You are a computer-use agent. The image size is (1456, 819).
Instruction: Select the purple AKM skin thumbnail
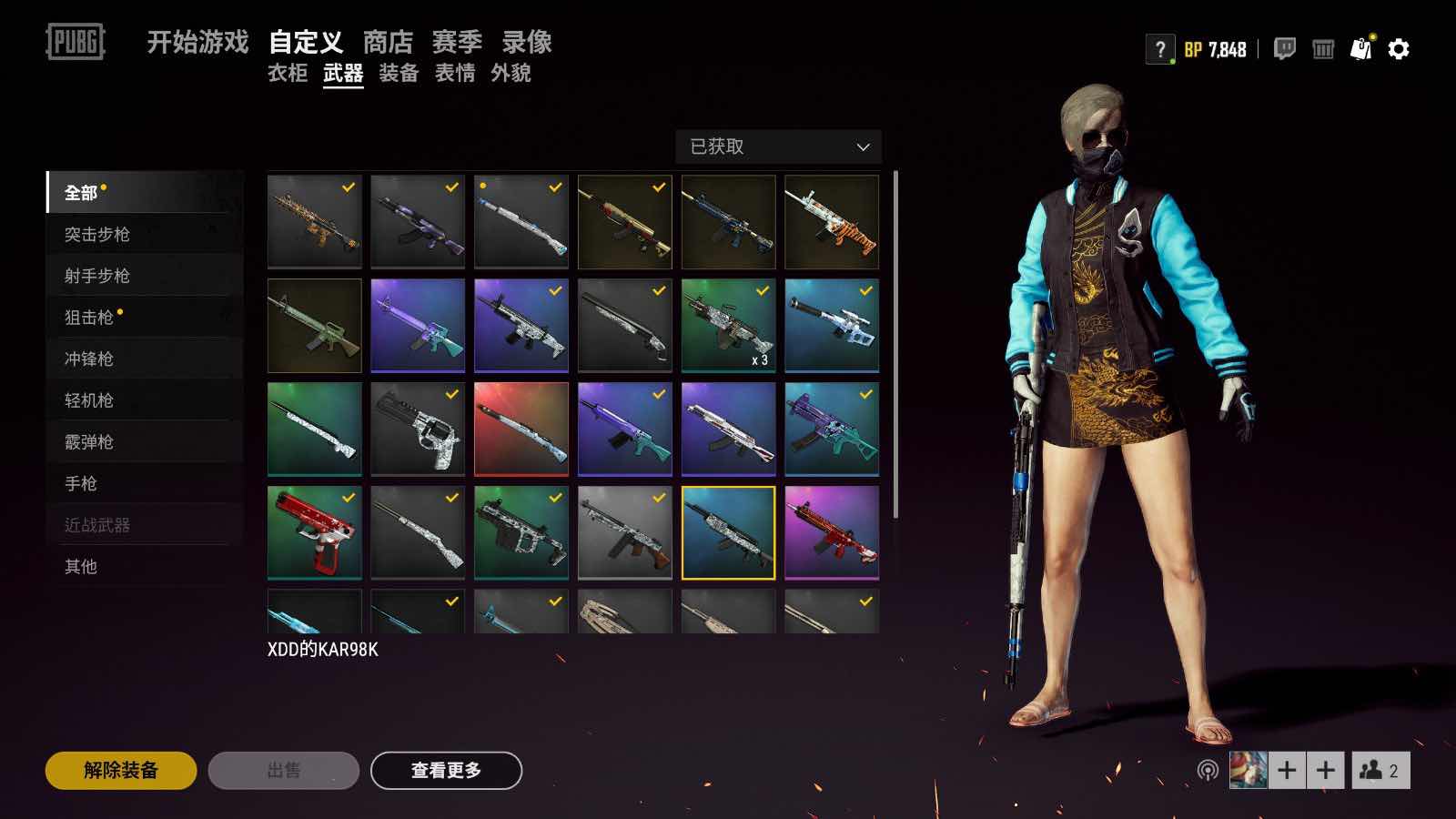coord(418,221)
